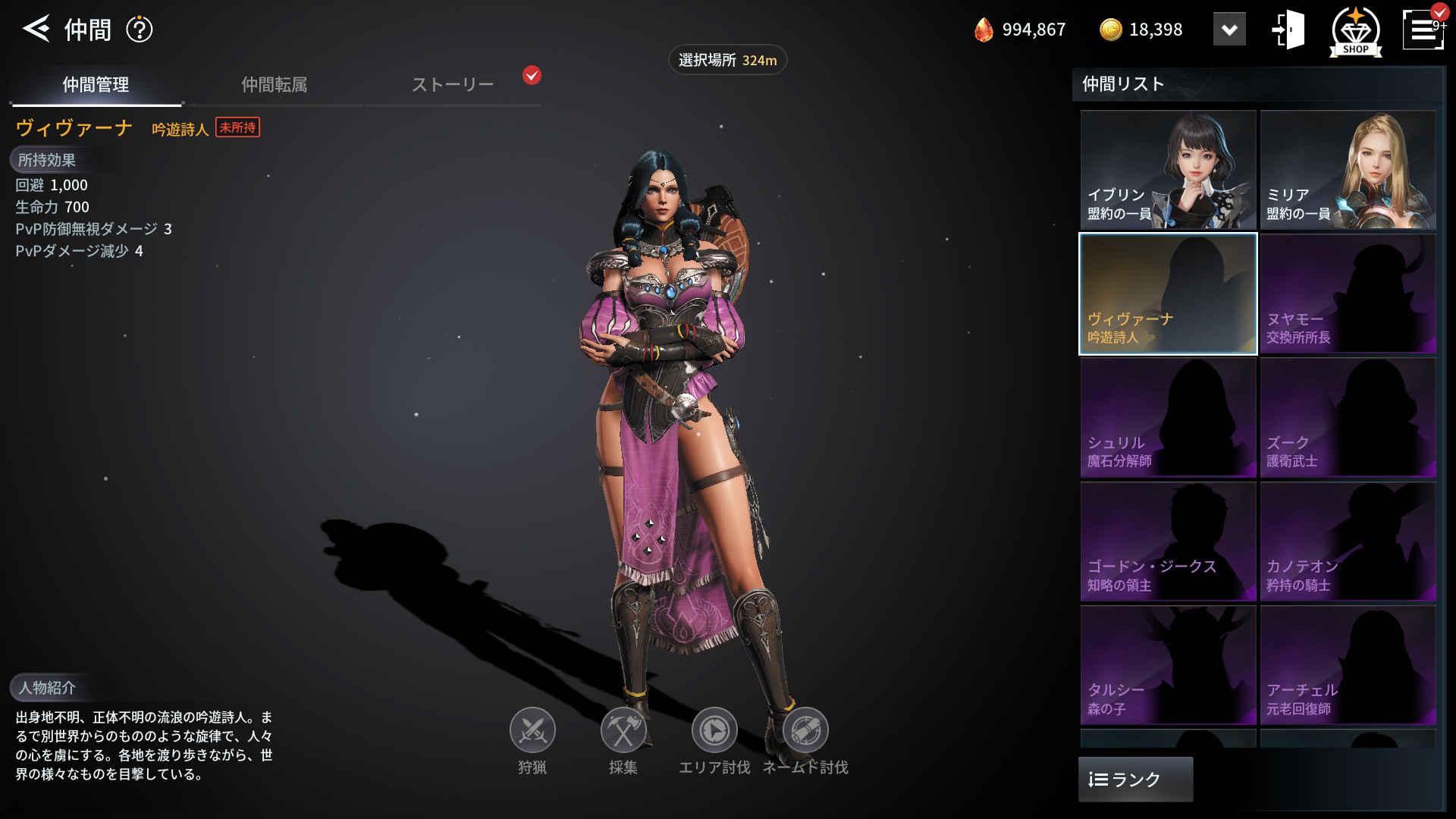1456x819 pixels.
Task: Open the diamond SHOP
Action: [x=1355, y=31]
